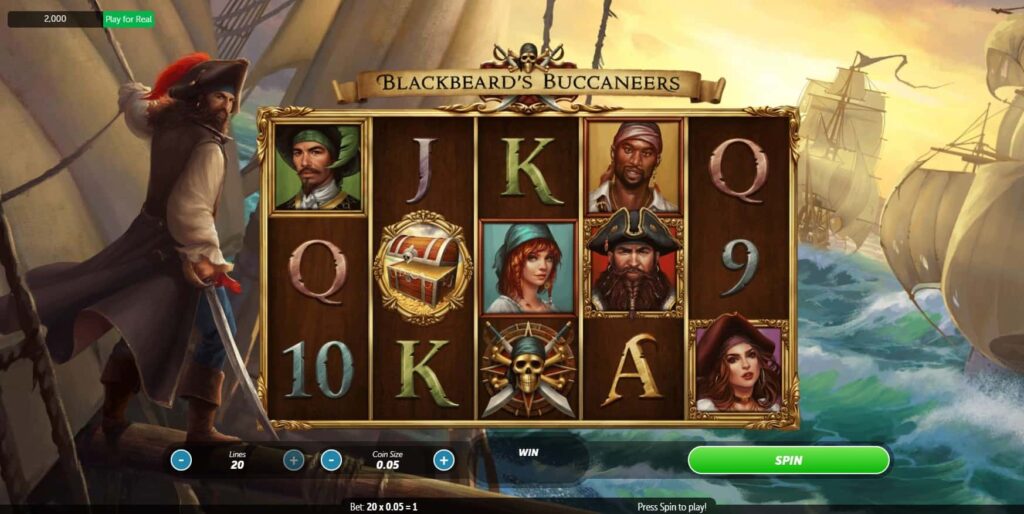Click the Play for Real button
The image size is (1024, 514).
tap(129, 19)
